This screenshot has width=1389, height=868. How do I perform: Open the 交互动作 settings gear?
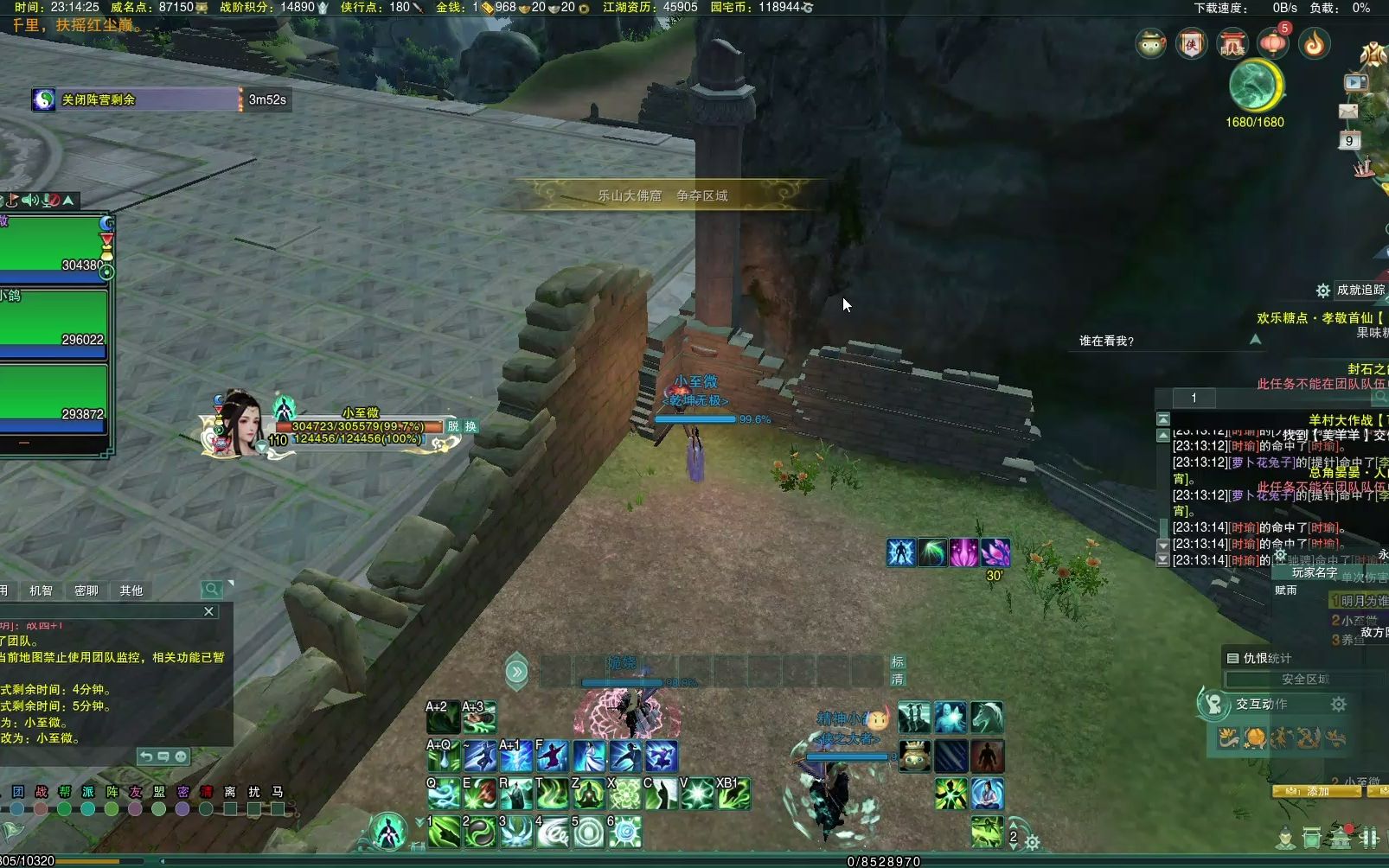click(x=1338, y=704)
